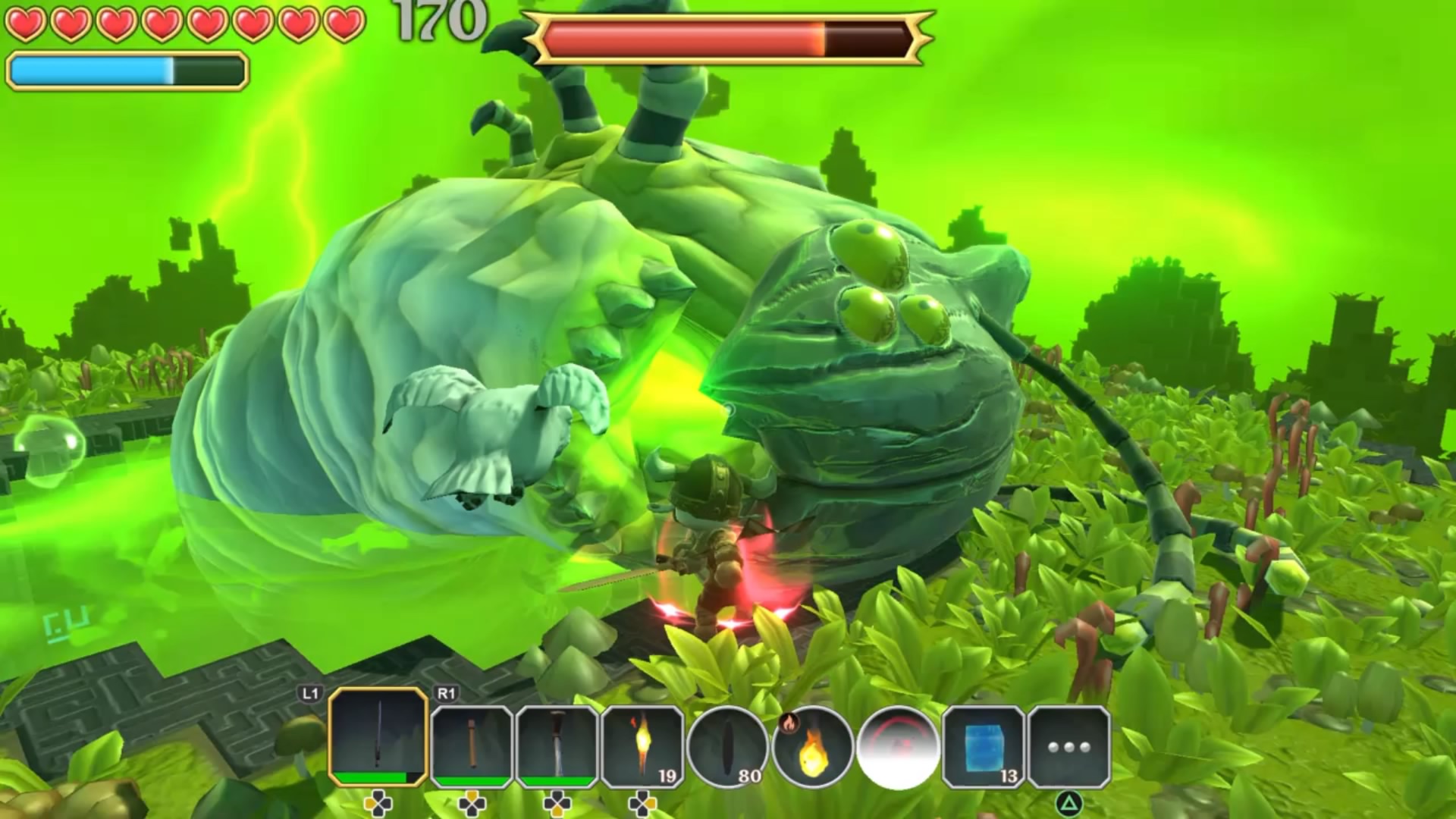Select the blue cube block slot
1456x819 pixels.
pyautogui.click(x=984, y=746)
